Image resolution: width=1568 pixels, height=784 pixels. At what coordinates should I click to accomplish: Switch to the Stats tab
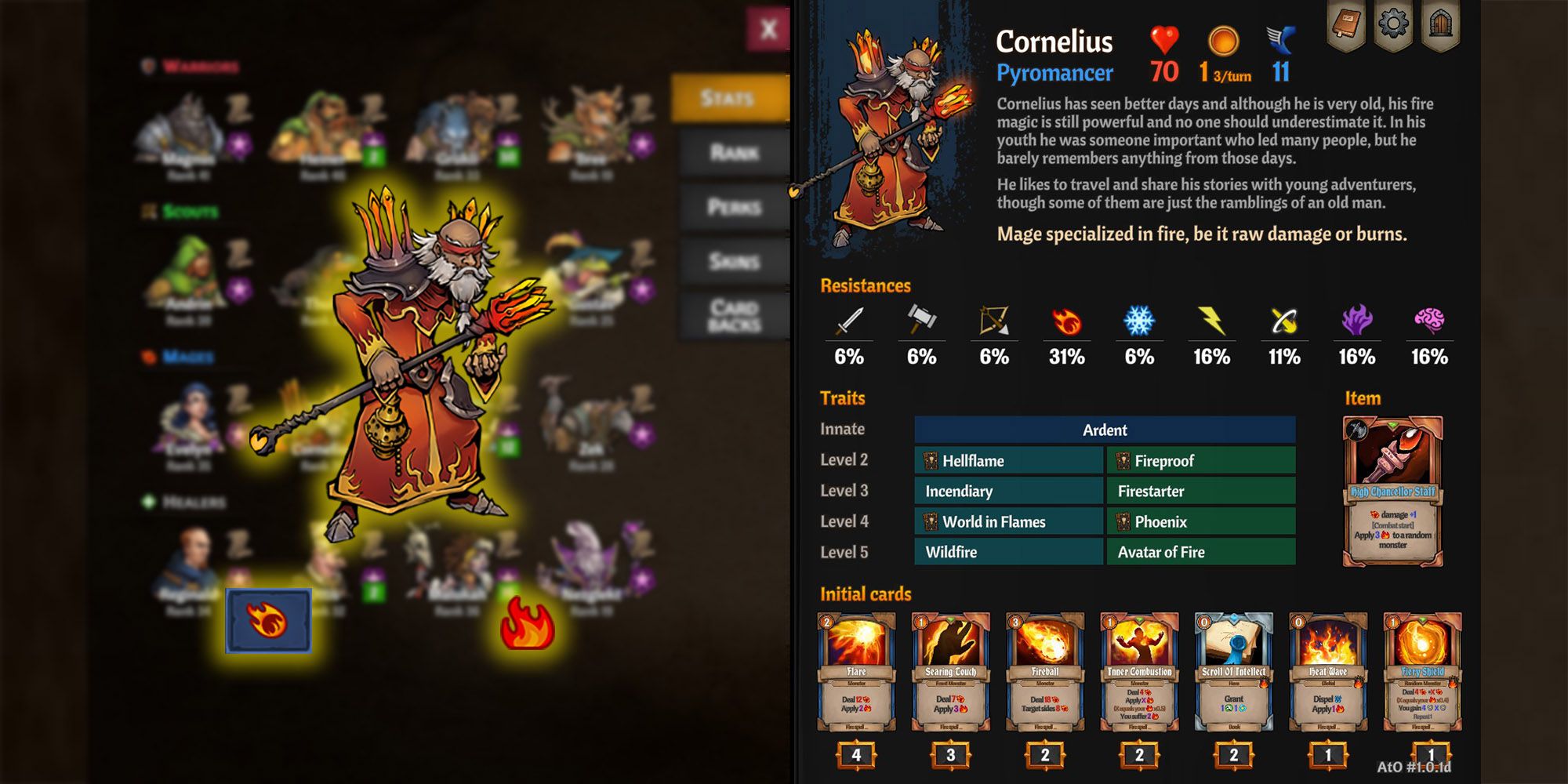coord(729,98)
